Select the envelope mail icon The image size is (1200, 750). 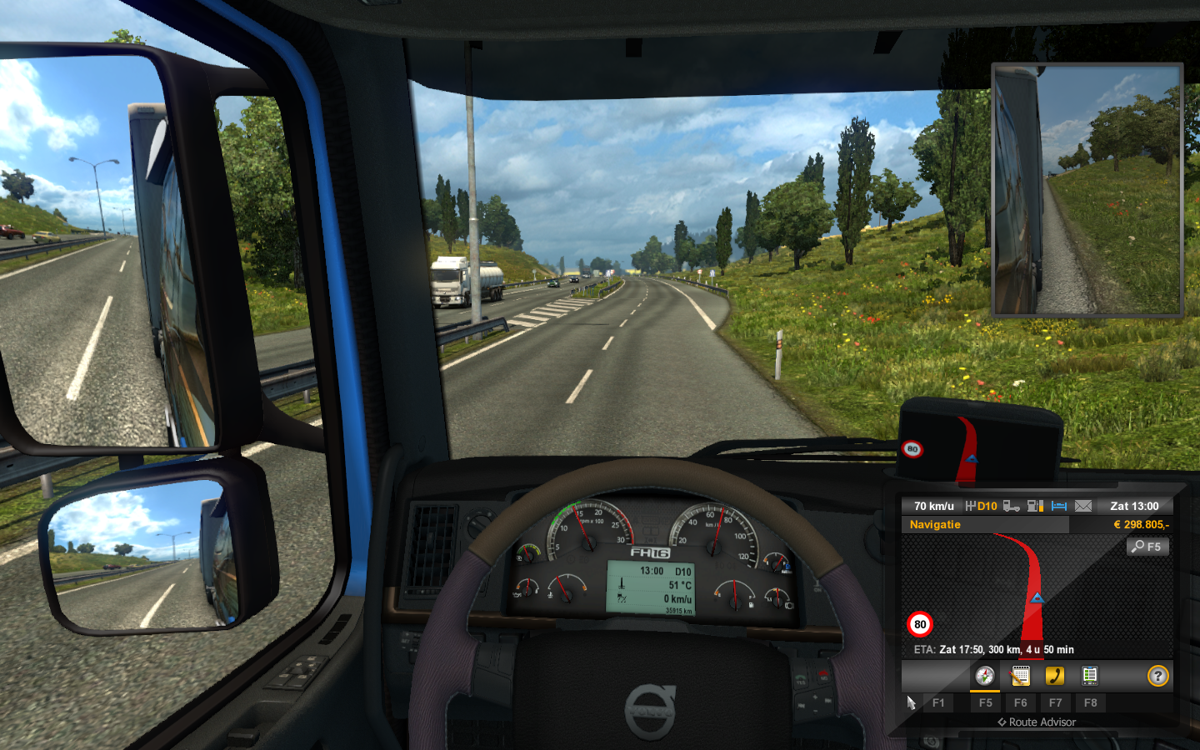pyautogui.click(x=1083, y=506)
